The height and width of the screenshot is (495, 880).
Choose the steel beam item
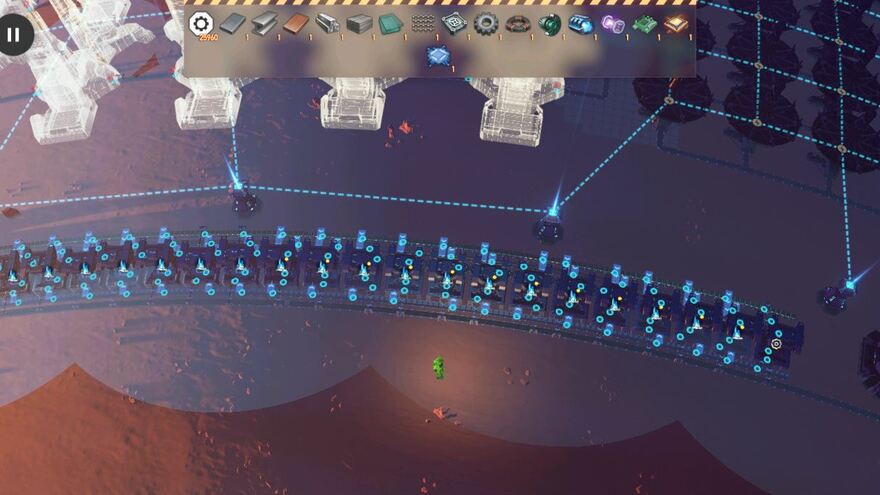[264, 23]
